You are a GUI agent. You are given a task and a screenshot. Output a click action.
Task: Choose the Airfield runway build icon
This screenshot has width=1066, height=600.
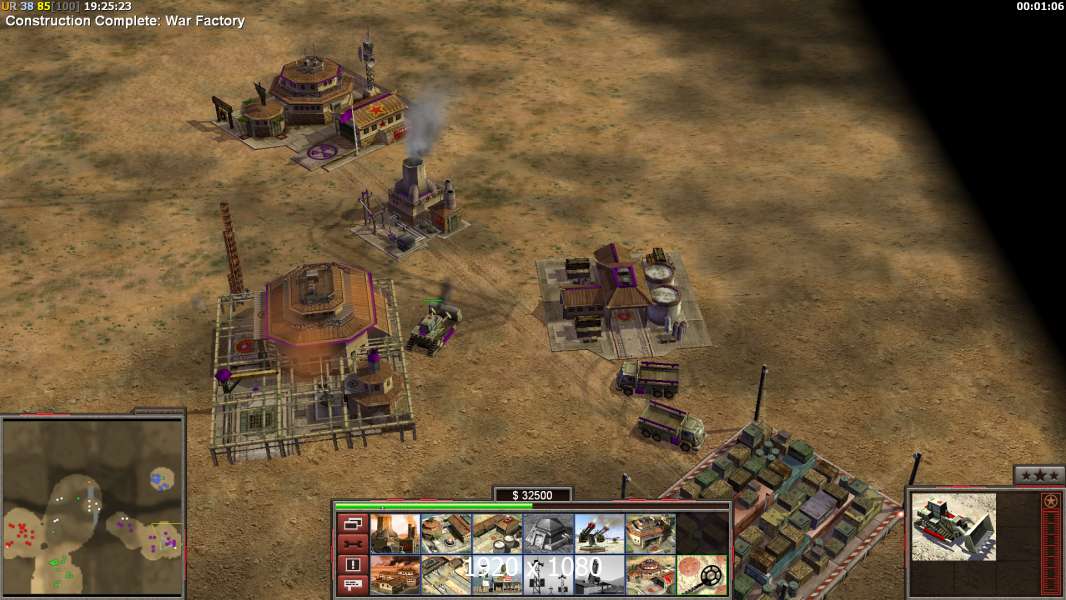point(446,575)
